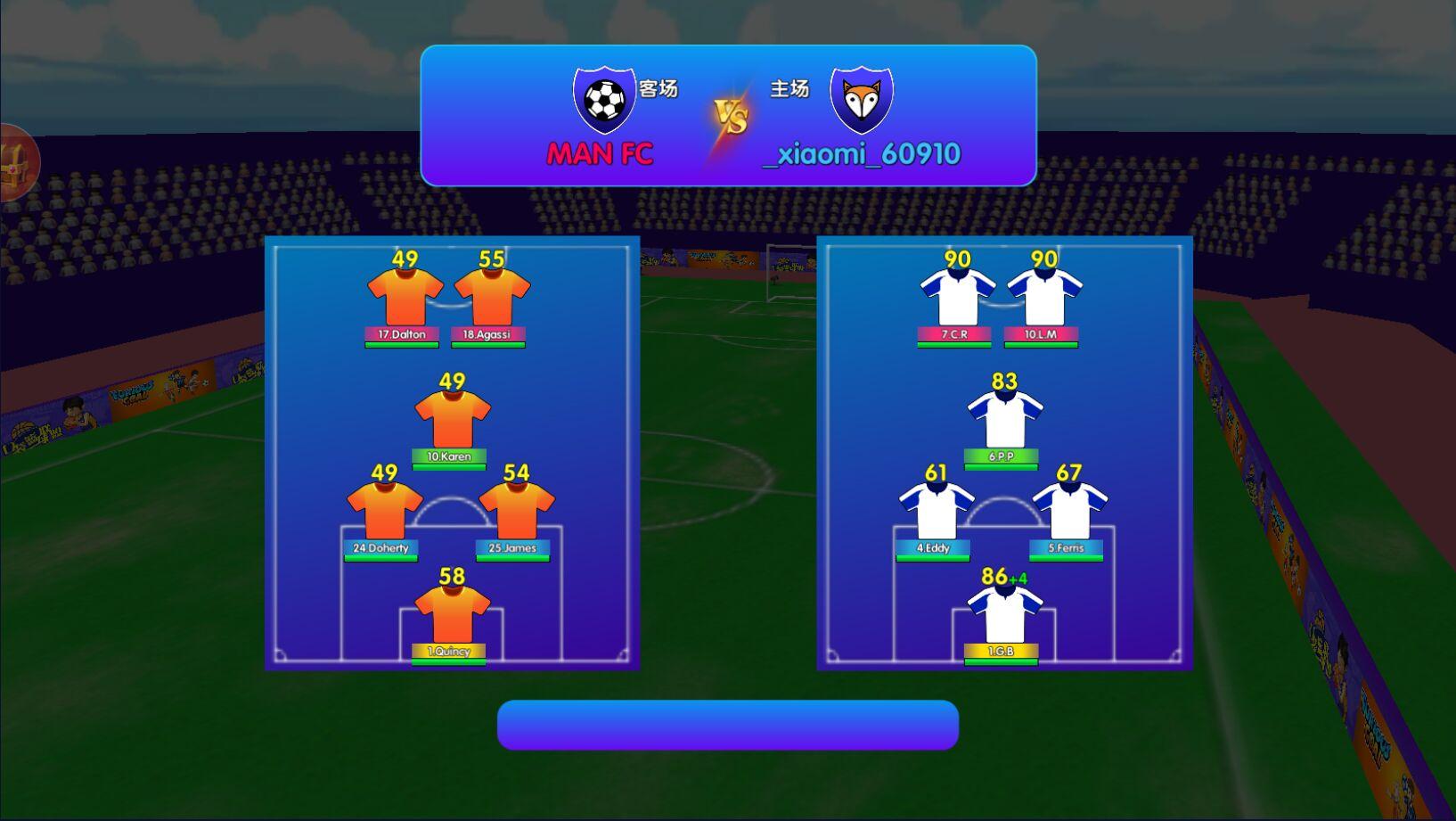Select forward 17.Dalton's orange jersey
This screenshot has height=821, width=1456.
(x=405, y=298)
